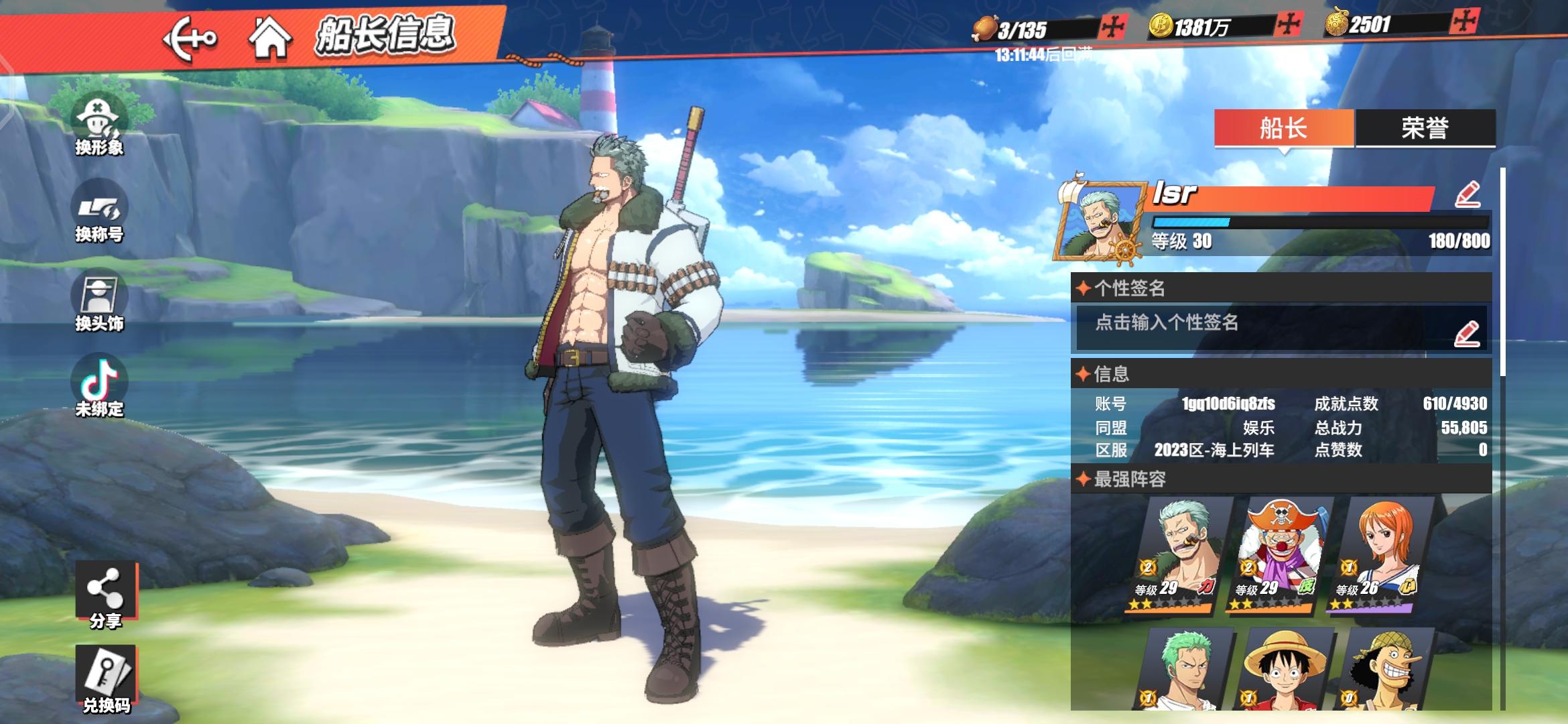
Task: Add stamina with the meat plus button
Action: [1113, 27]
